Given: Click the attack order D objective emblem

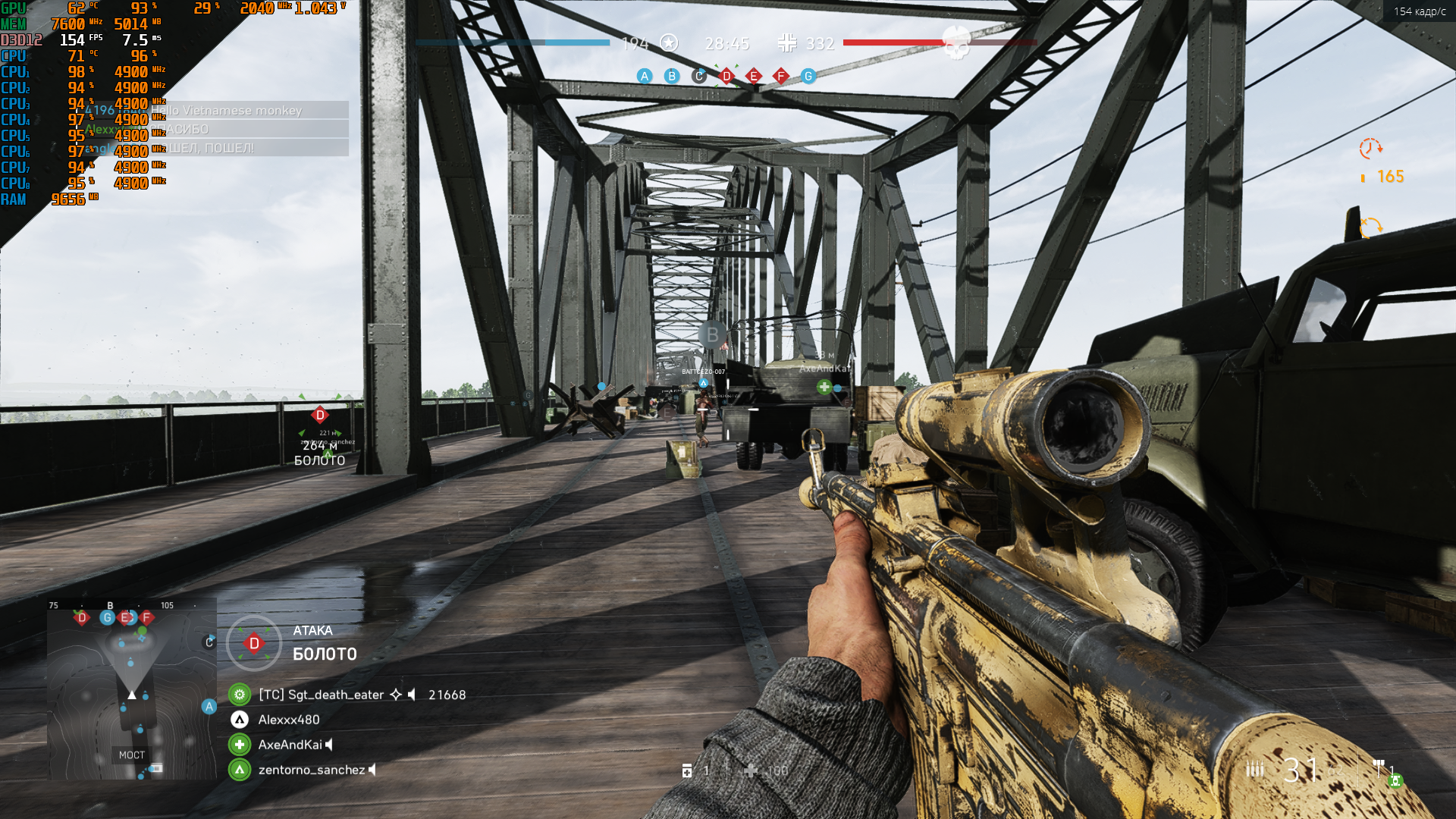Looking at the screenshot, I should tap(254, 643).
